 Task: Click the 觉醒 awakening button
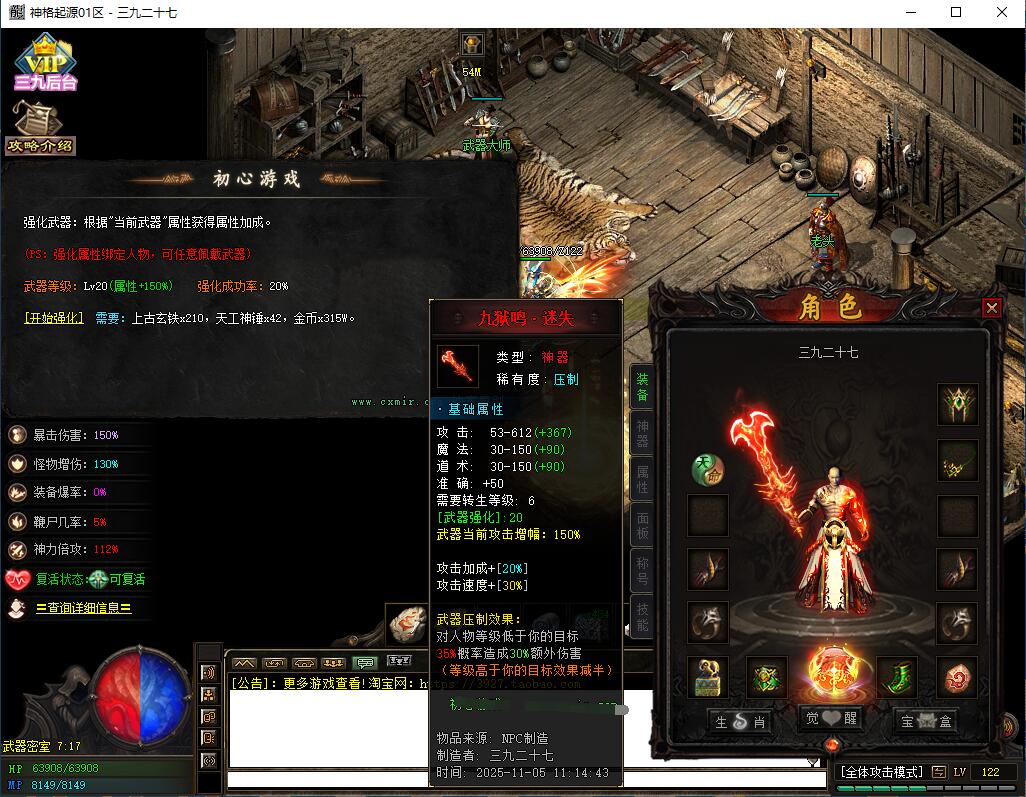click(x=830, y=718)
